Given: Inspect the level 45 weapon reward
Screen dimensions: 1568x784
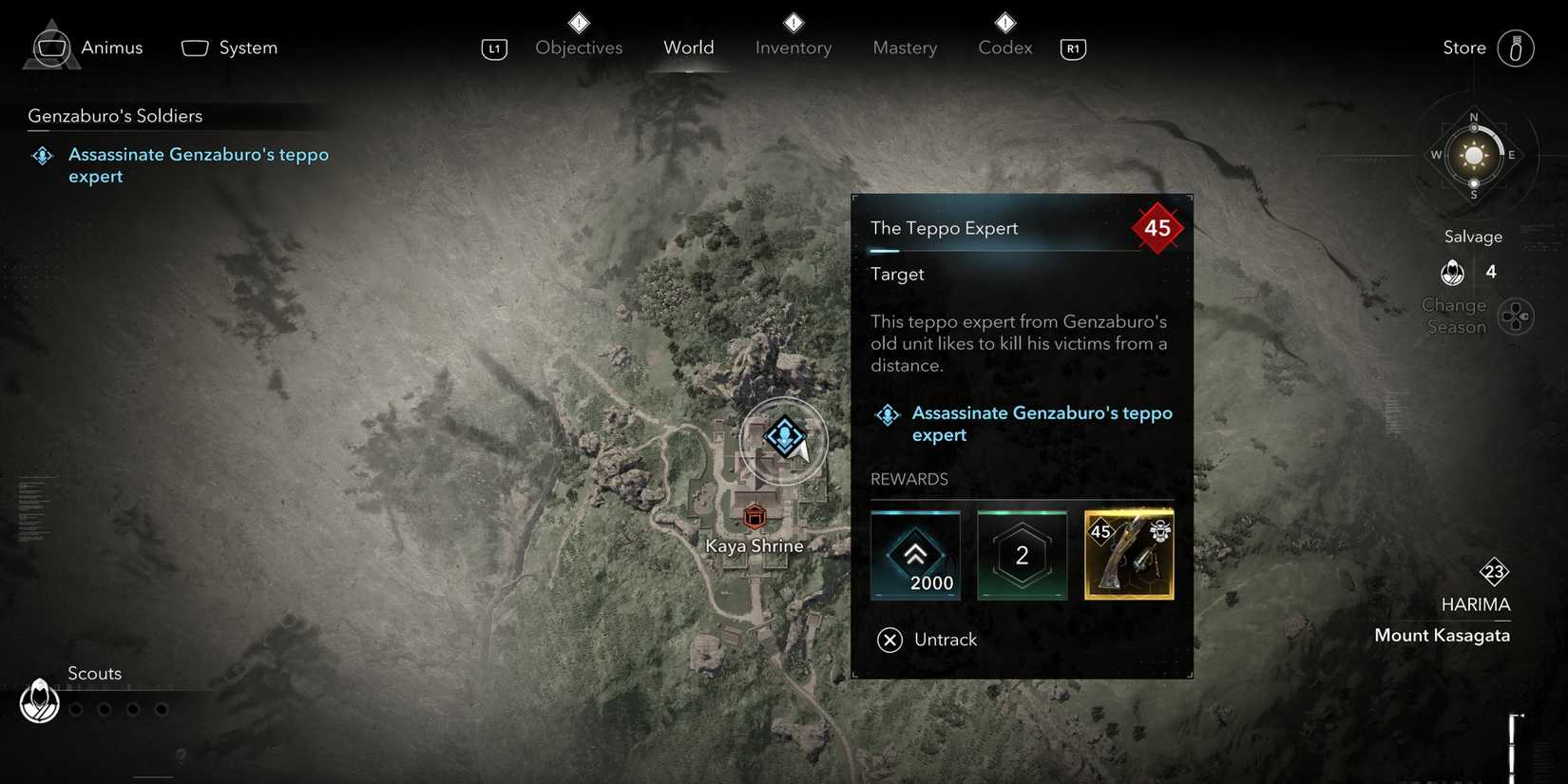Looking at the screenshot, I should click(x=1129, y=556).
